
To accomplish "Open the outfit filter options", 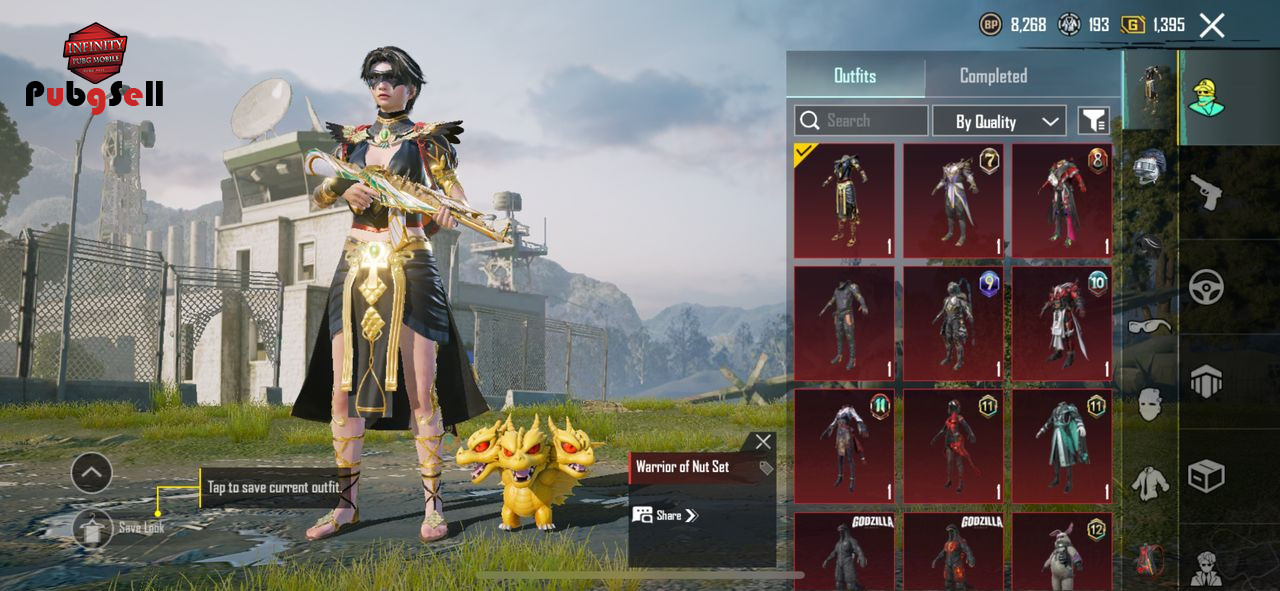I will tap(1093, 121).
